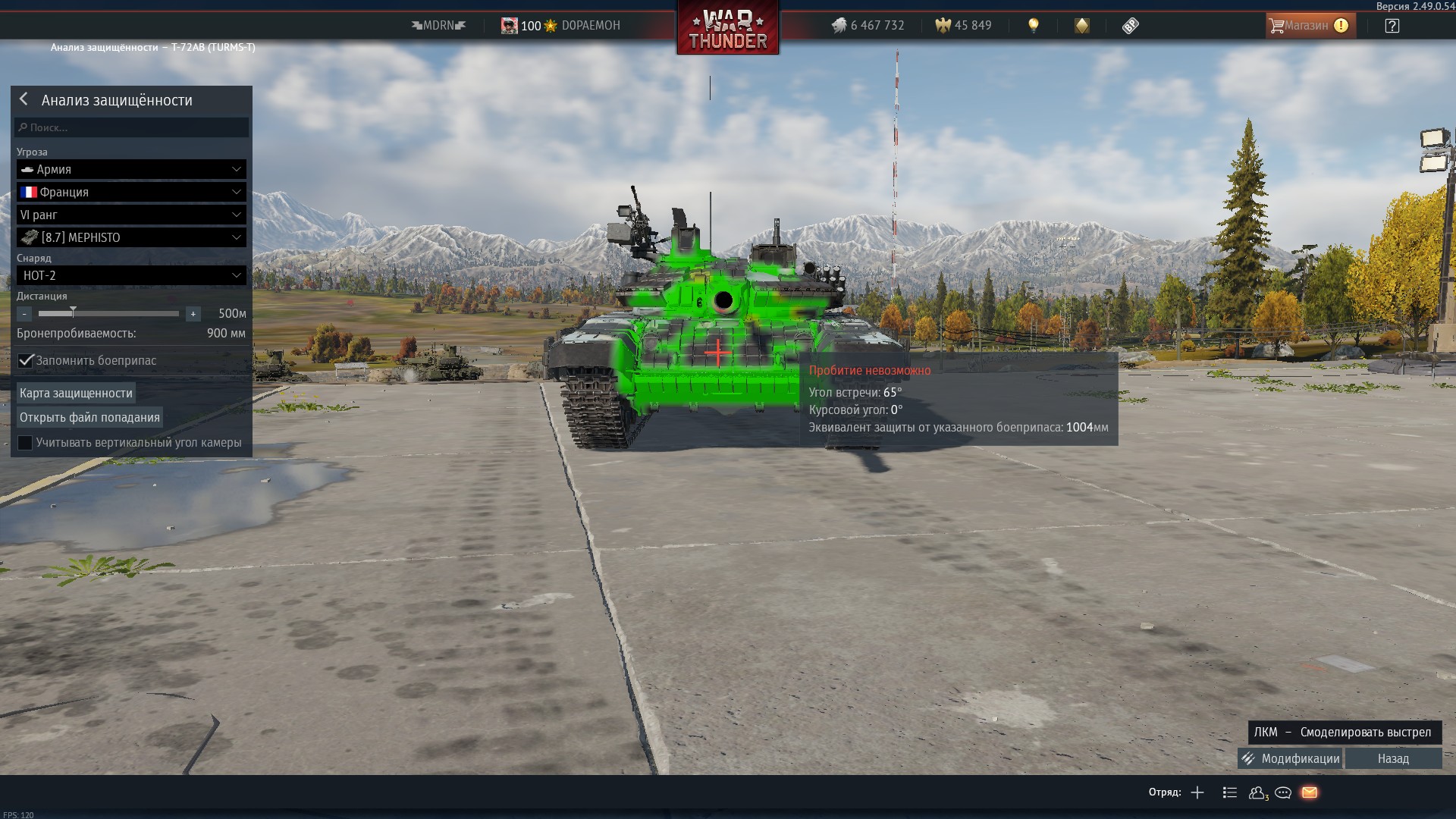Open the HOT-2 ammunition dropdown

pos(131,275)
